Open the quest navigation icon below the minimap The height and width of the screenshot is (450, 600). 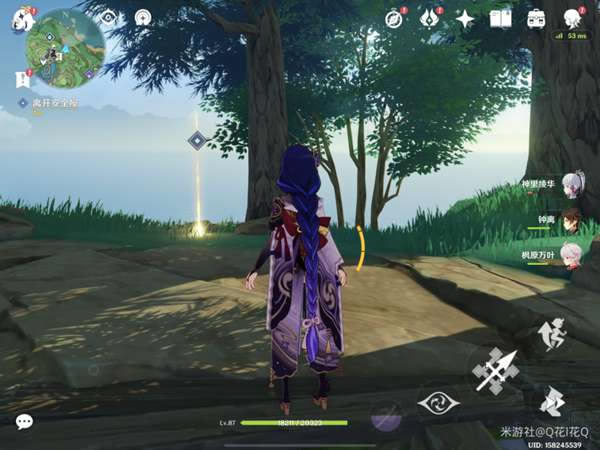click(21, 78)
